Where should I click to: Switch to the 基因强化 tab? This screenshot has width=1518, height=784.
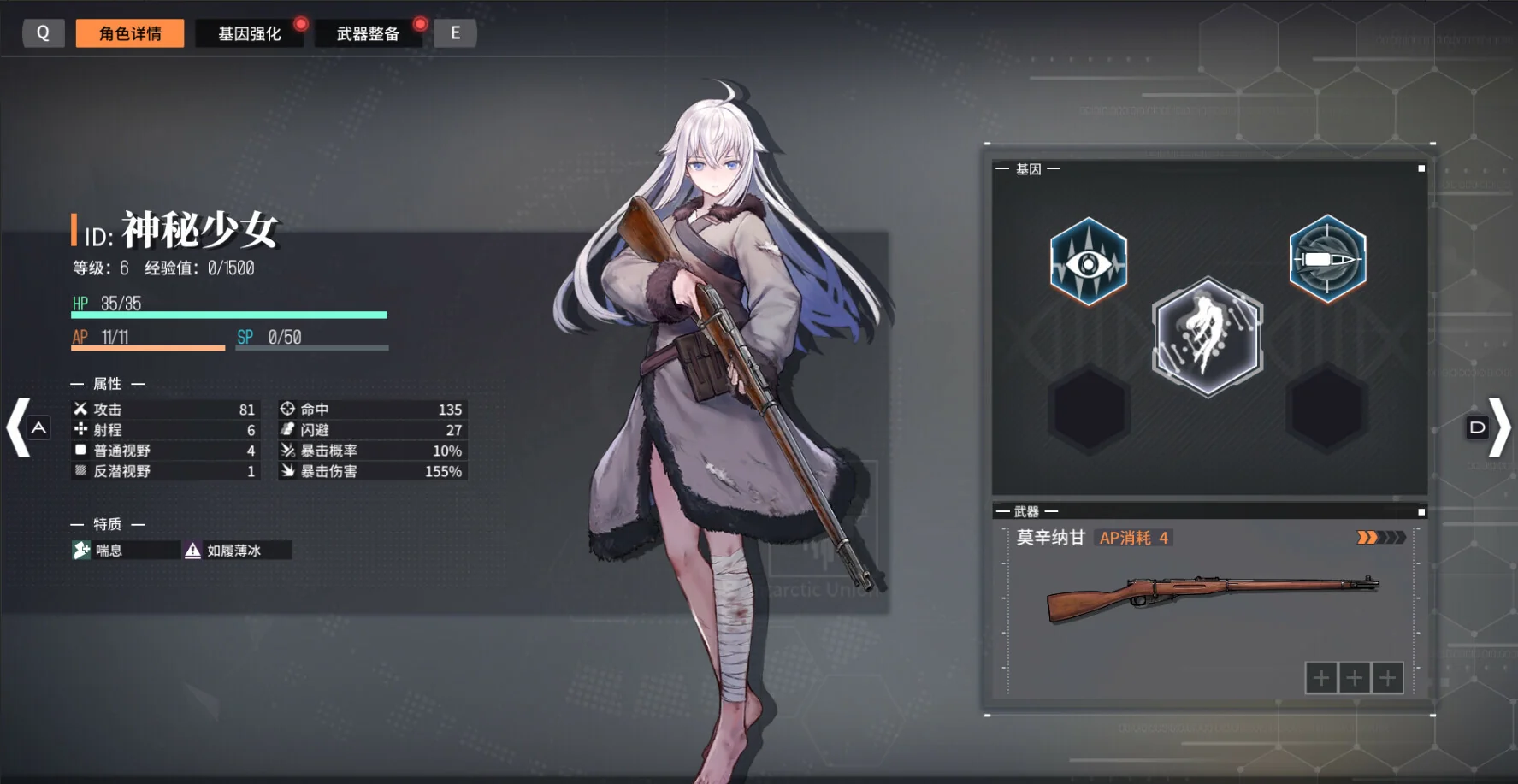[x=250, y=33]
